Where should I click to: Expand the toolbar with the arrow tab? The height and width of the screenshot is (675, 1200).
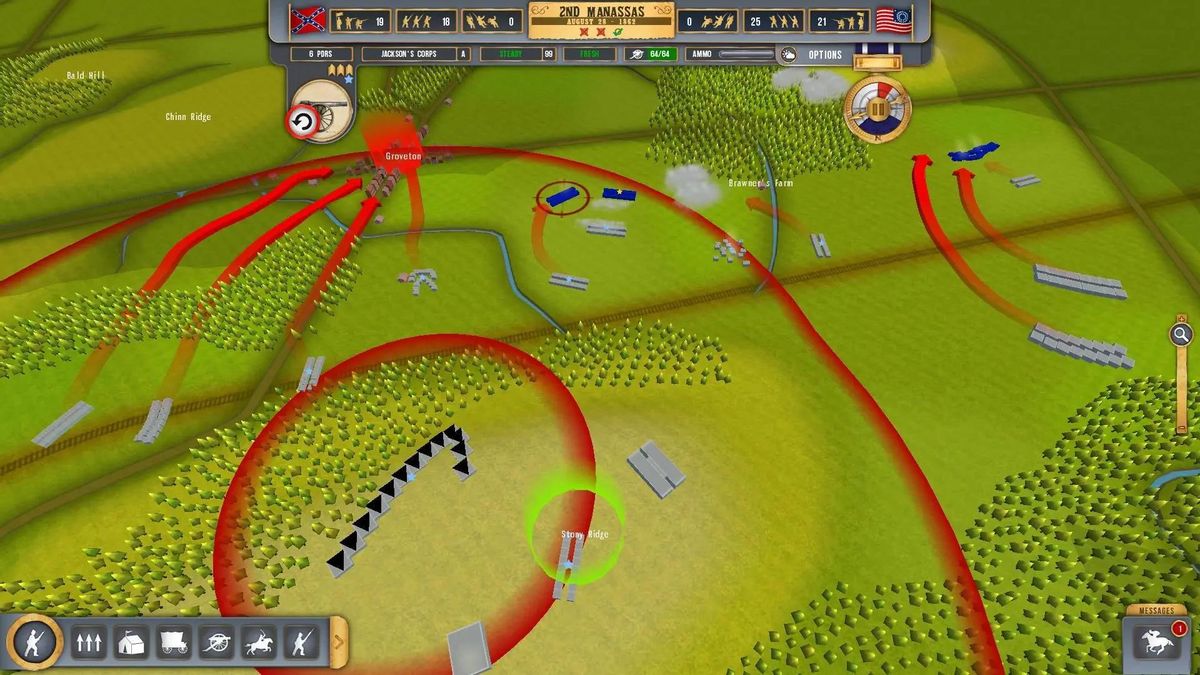[x=339, y=642]
